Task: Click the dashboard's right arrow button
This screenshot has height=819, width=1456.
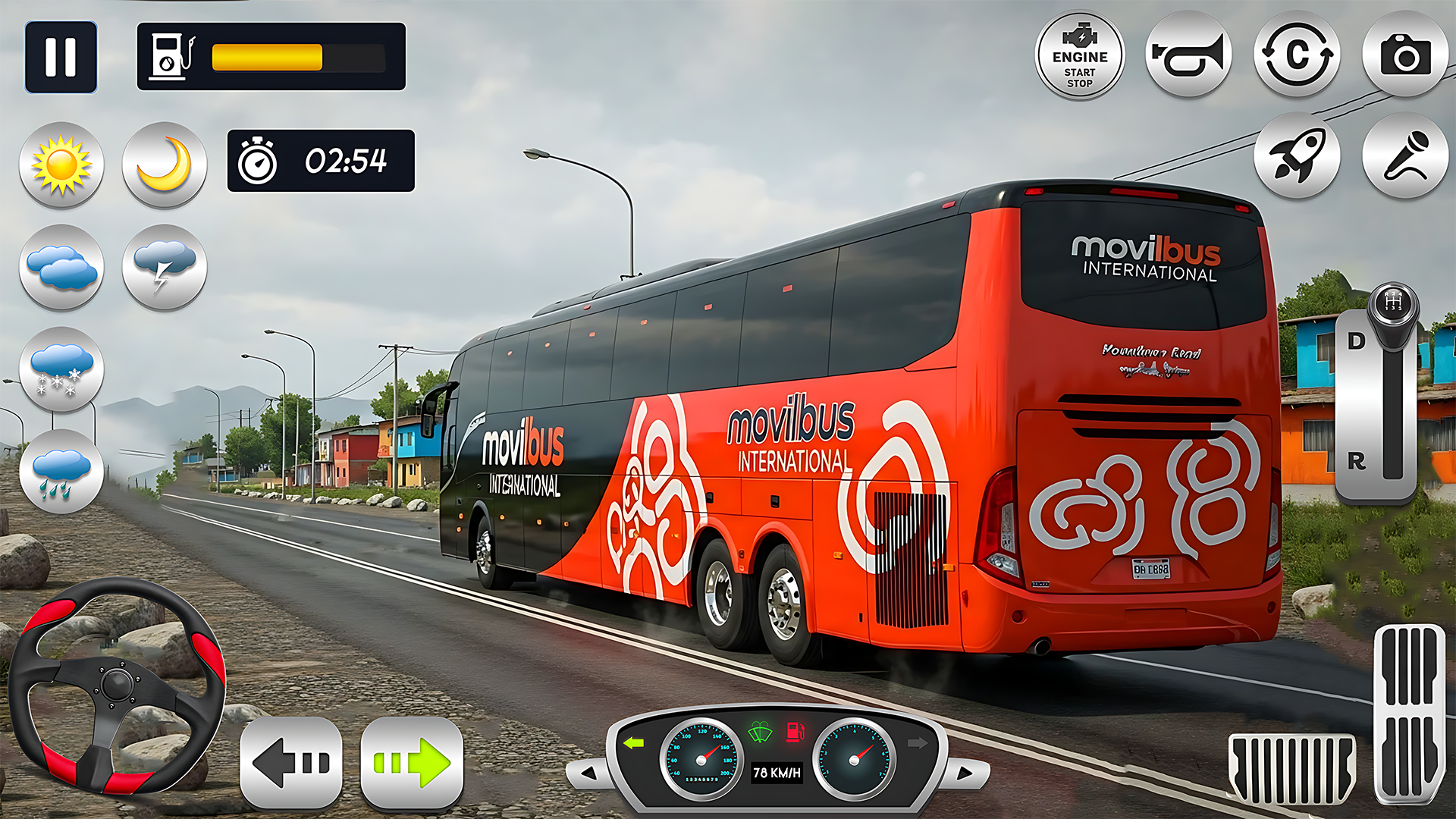Action: 965,773
